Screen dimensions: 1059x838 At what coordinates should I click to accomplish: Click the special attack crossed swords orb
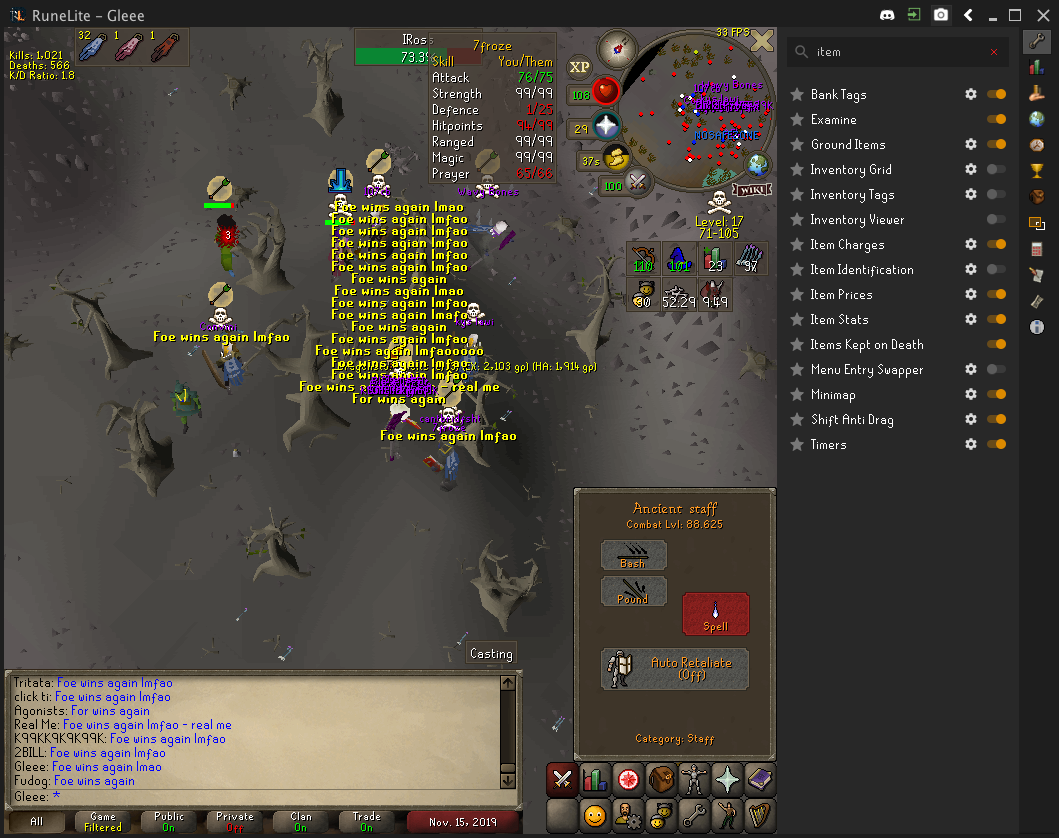click(x=637, y=183)
